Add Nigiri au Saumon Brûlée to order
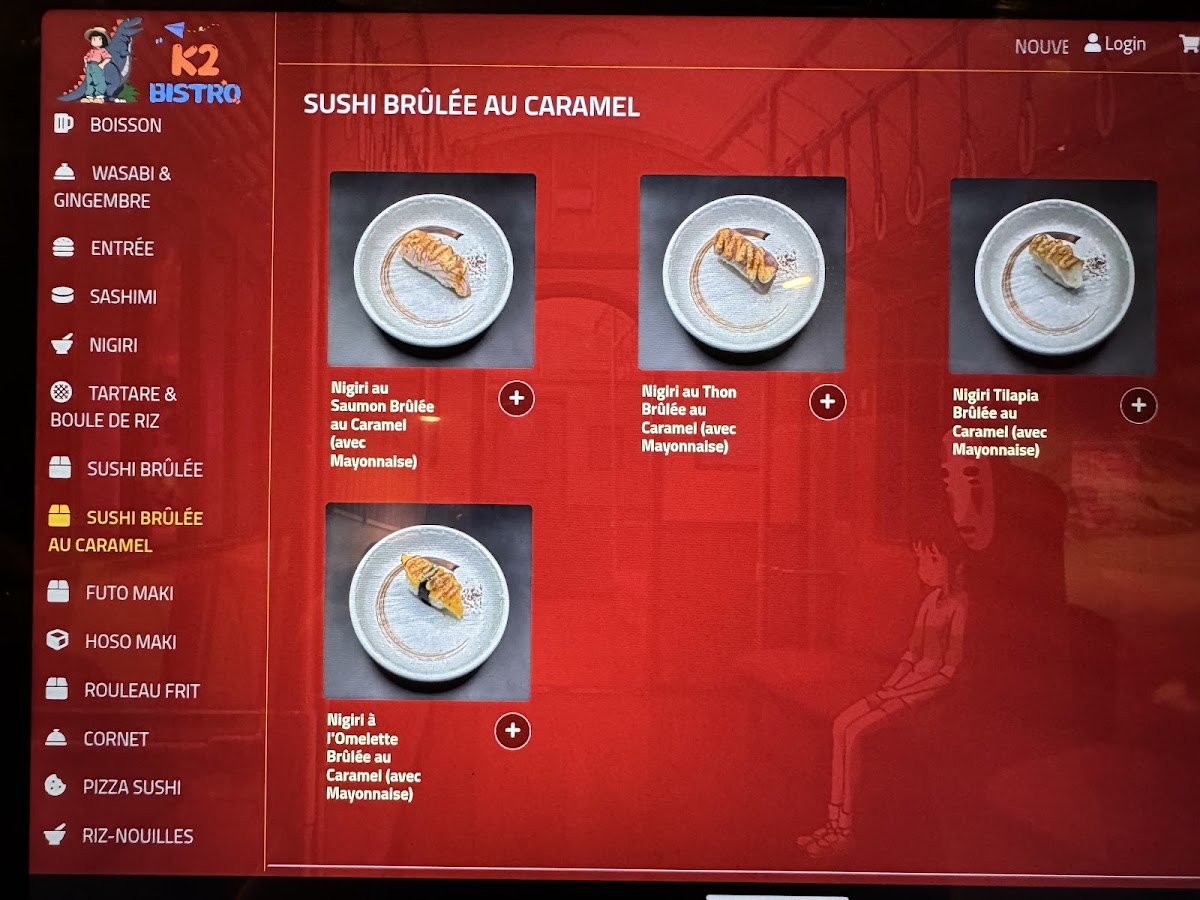1200x900 pixels. point(516,398)
